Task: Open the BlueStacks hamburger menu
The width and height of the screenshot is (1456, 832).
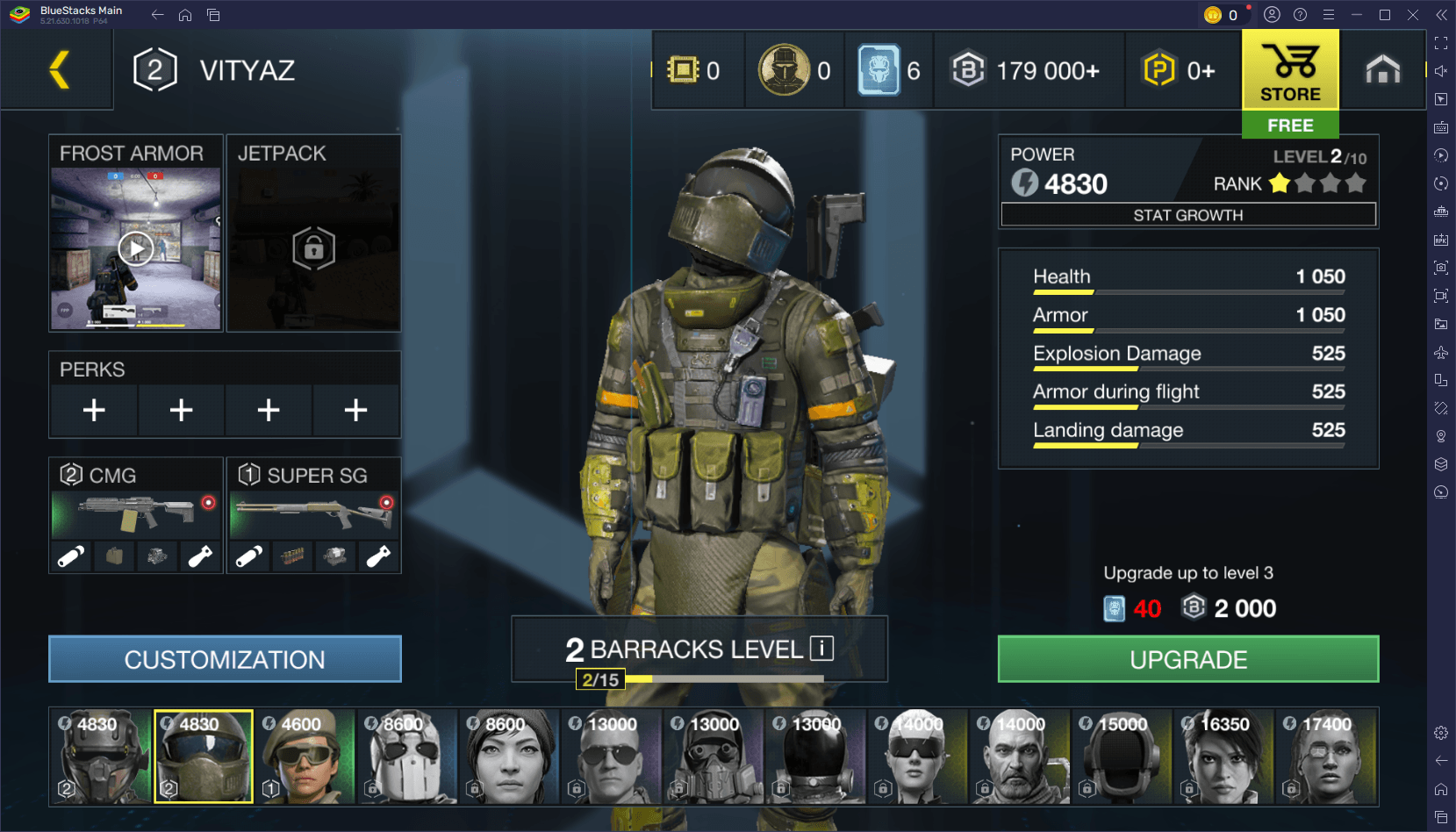Action: pyautogui.click(x=1329, y=14)
